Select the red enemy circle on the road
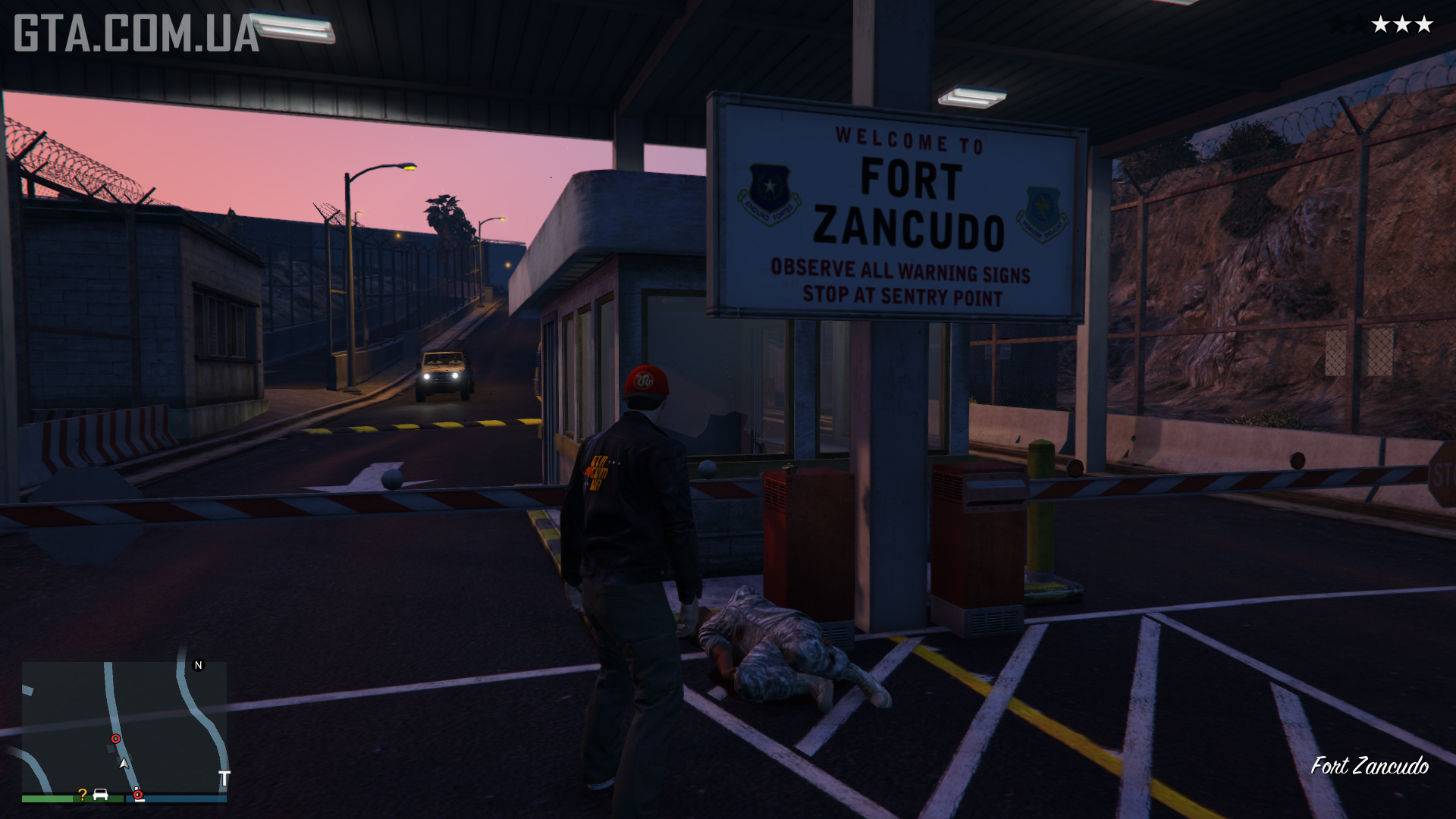This screenshot has width=1456, height=819. click(x=116, y=739)
